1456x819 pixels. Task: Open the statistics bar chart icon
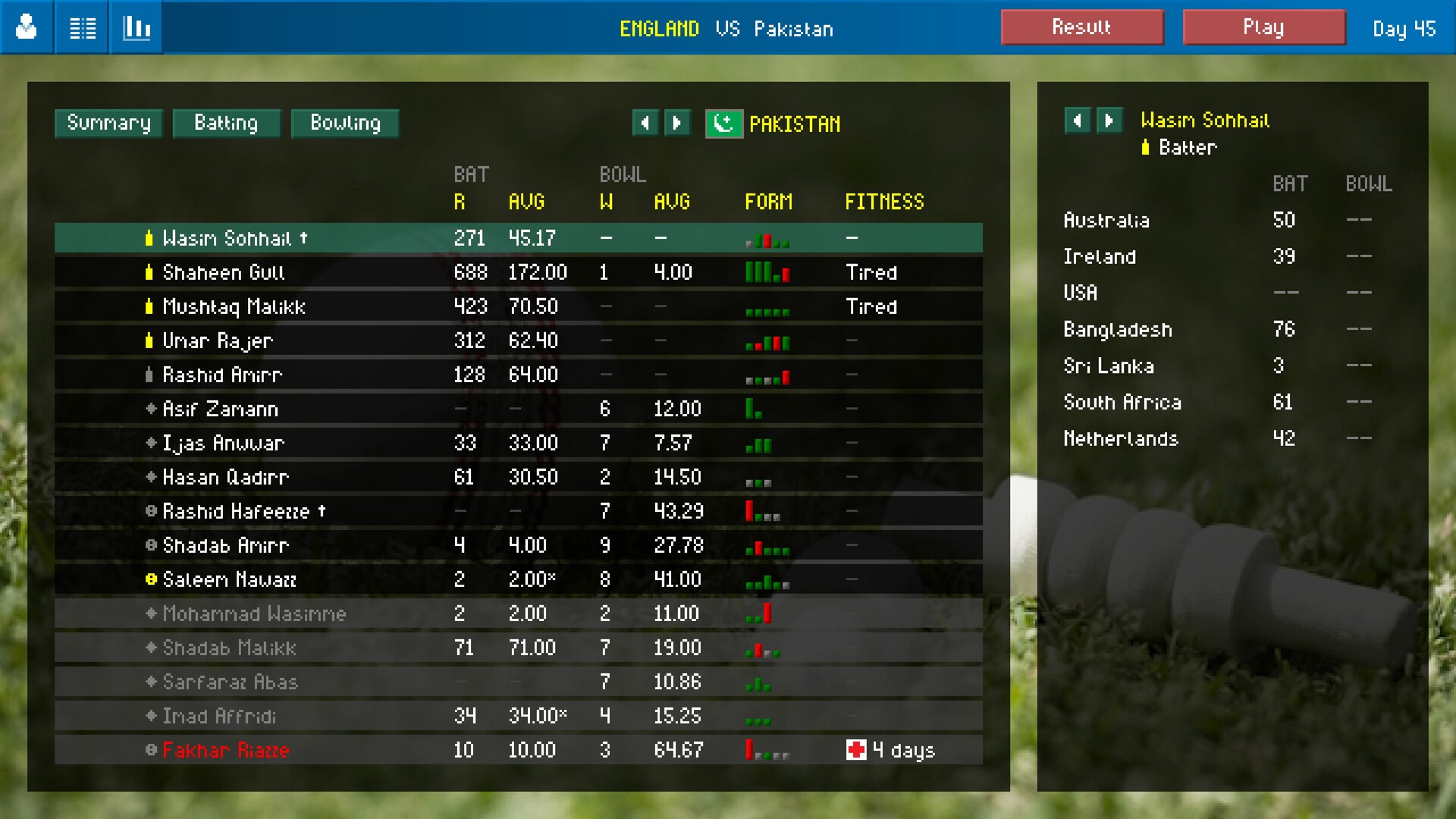[x=136, y=27]
